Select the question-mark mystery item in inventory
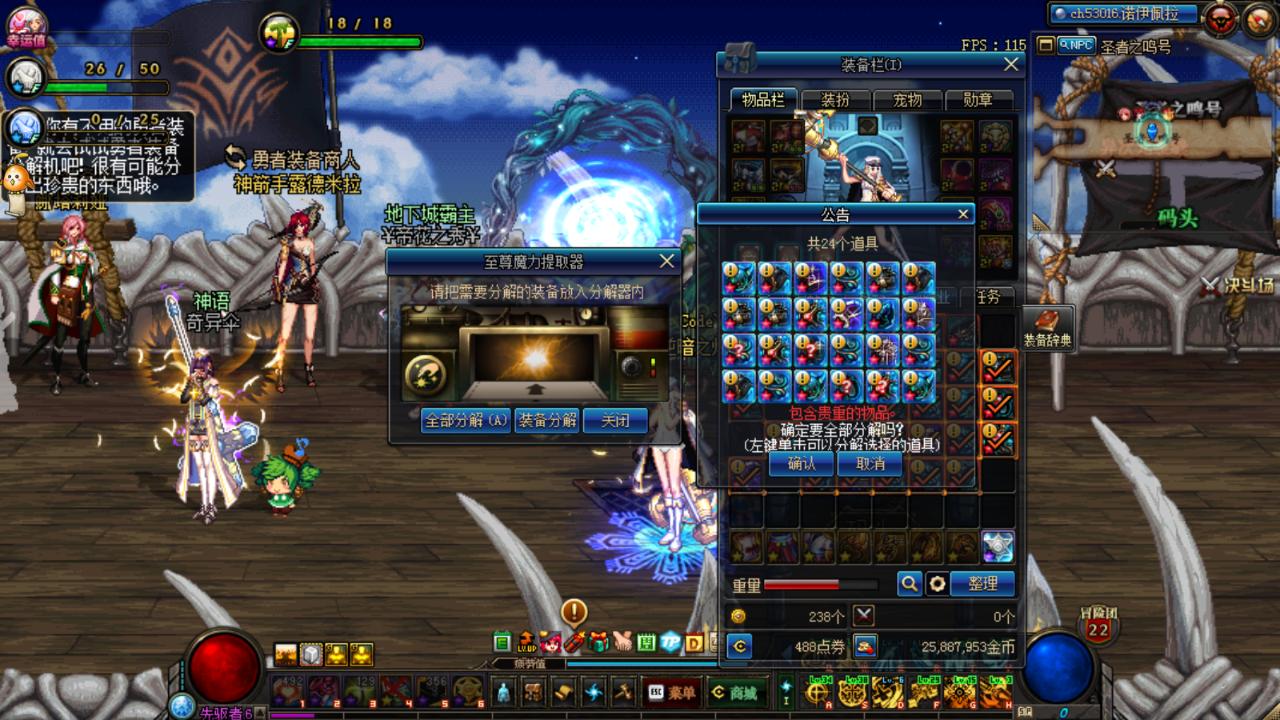 846,385
